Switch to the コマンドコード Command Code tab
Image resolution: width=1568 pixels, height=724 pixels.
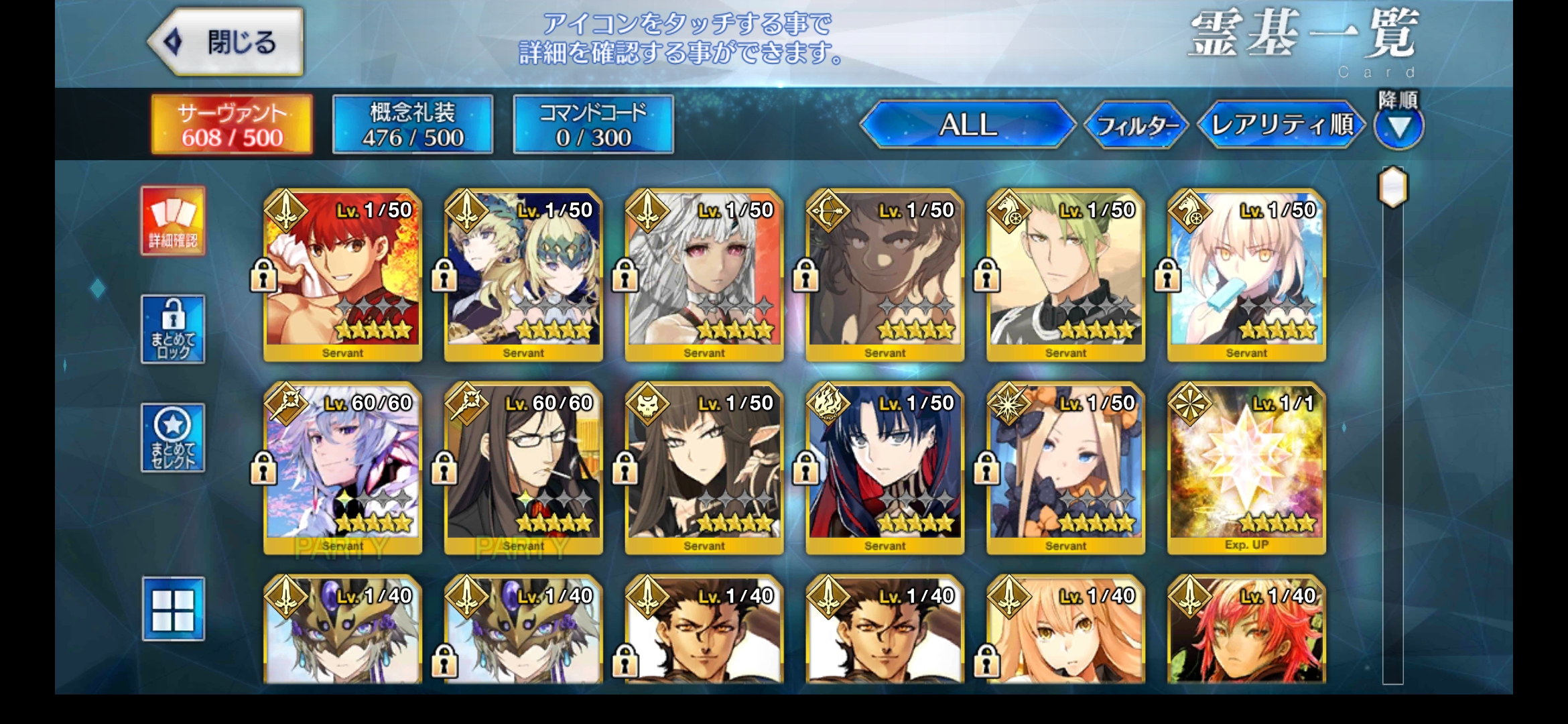(592, 124)
